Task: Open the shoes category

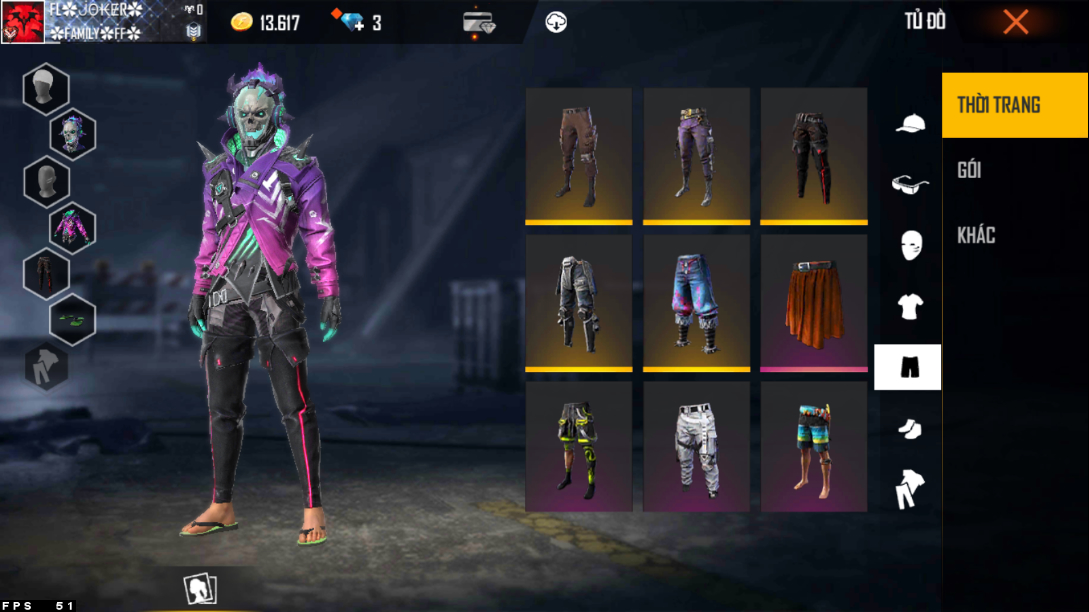Action: [909, 428]
